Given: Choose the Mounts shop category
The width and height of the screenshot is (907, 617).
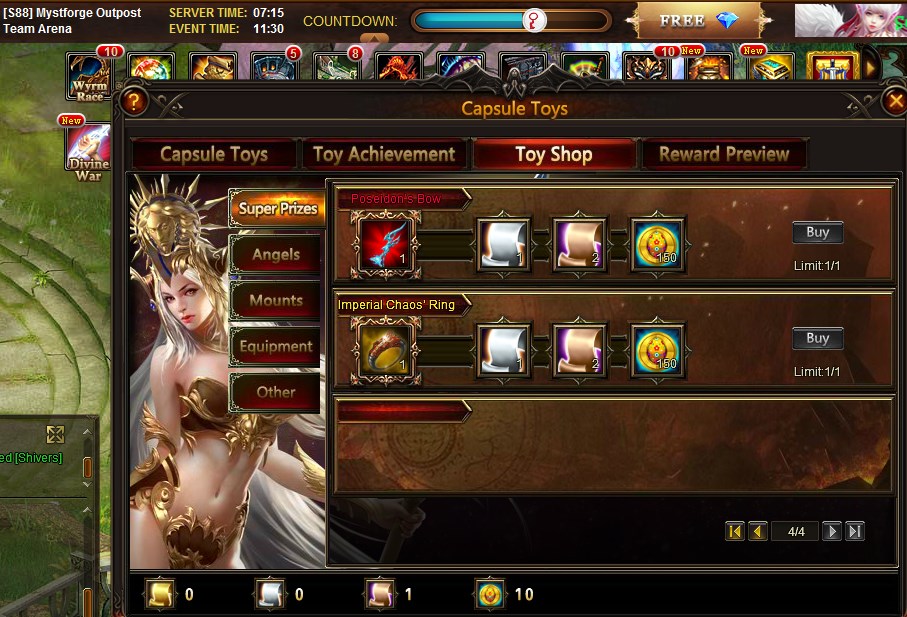Looking at the screenshot, I should pyautogui.click(x=275, y=300).
